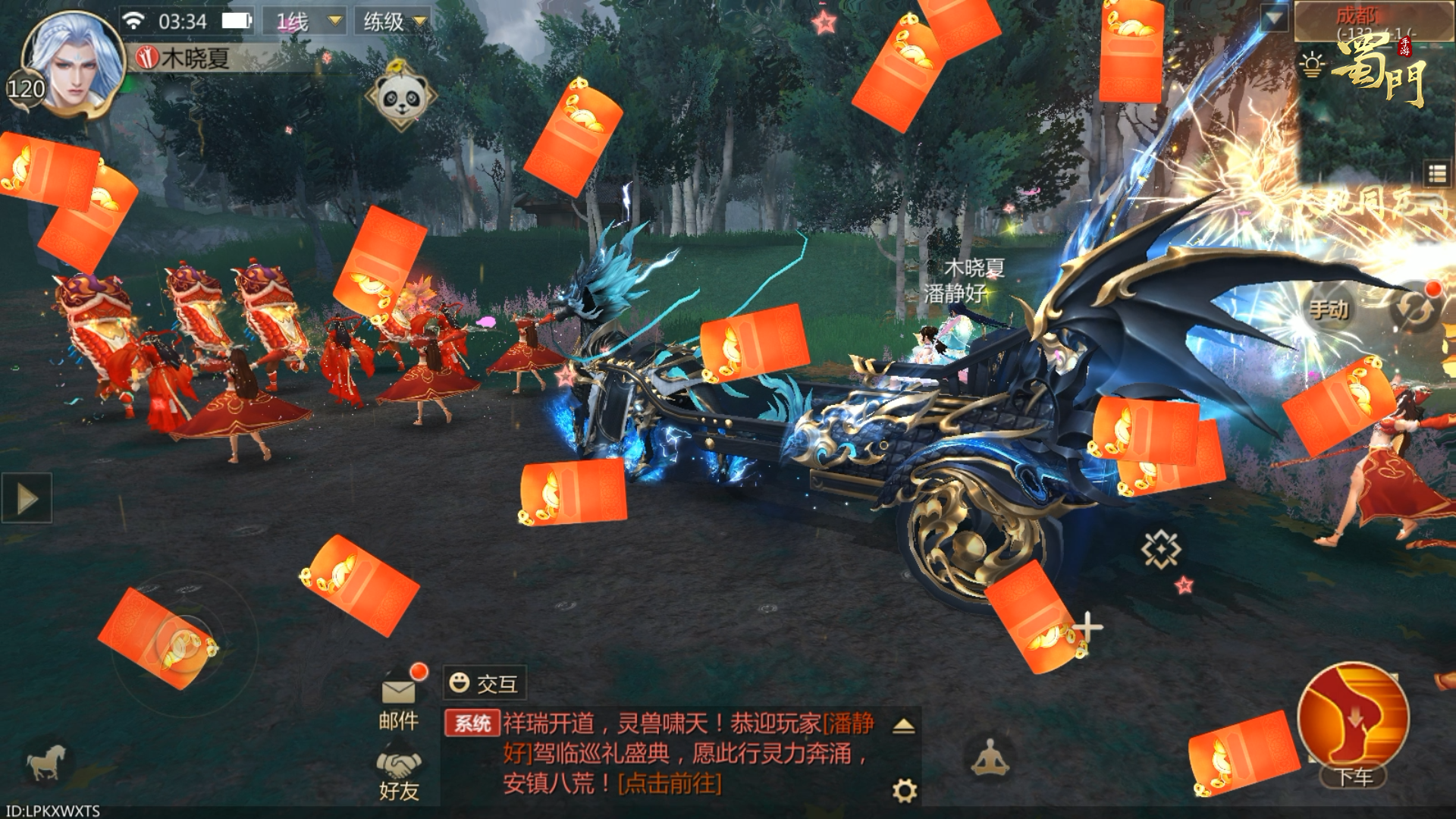Image resolution: width=1456 pixels, height=819 pixels.
Task: Toggle the left-side panel with the play arrow
Action: pos(29,497)
